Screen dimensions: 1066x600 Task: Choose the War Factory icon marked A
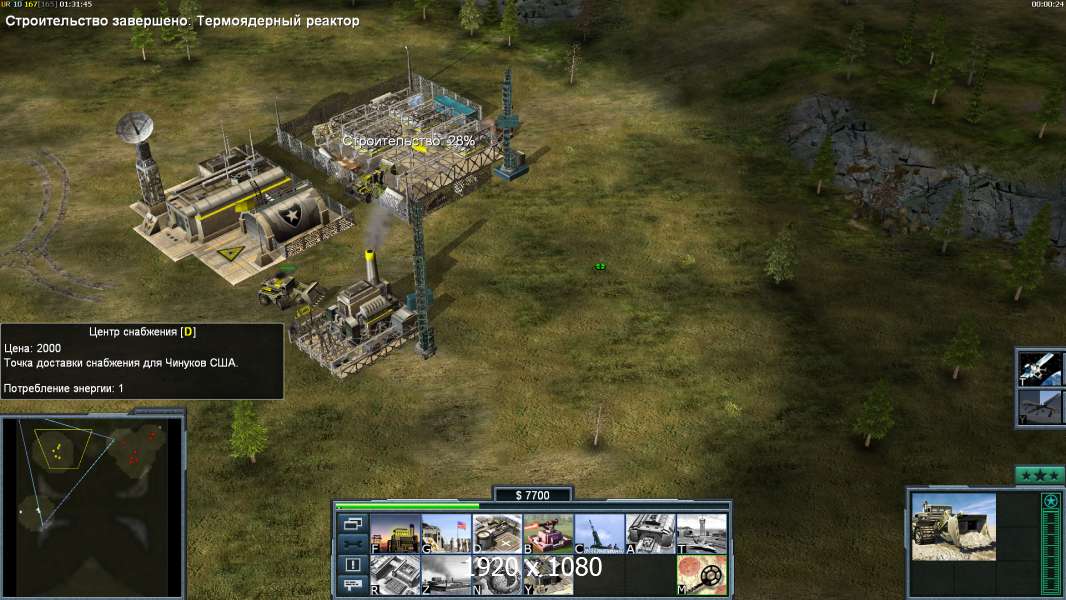650,534
